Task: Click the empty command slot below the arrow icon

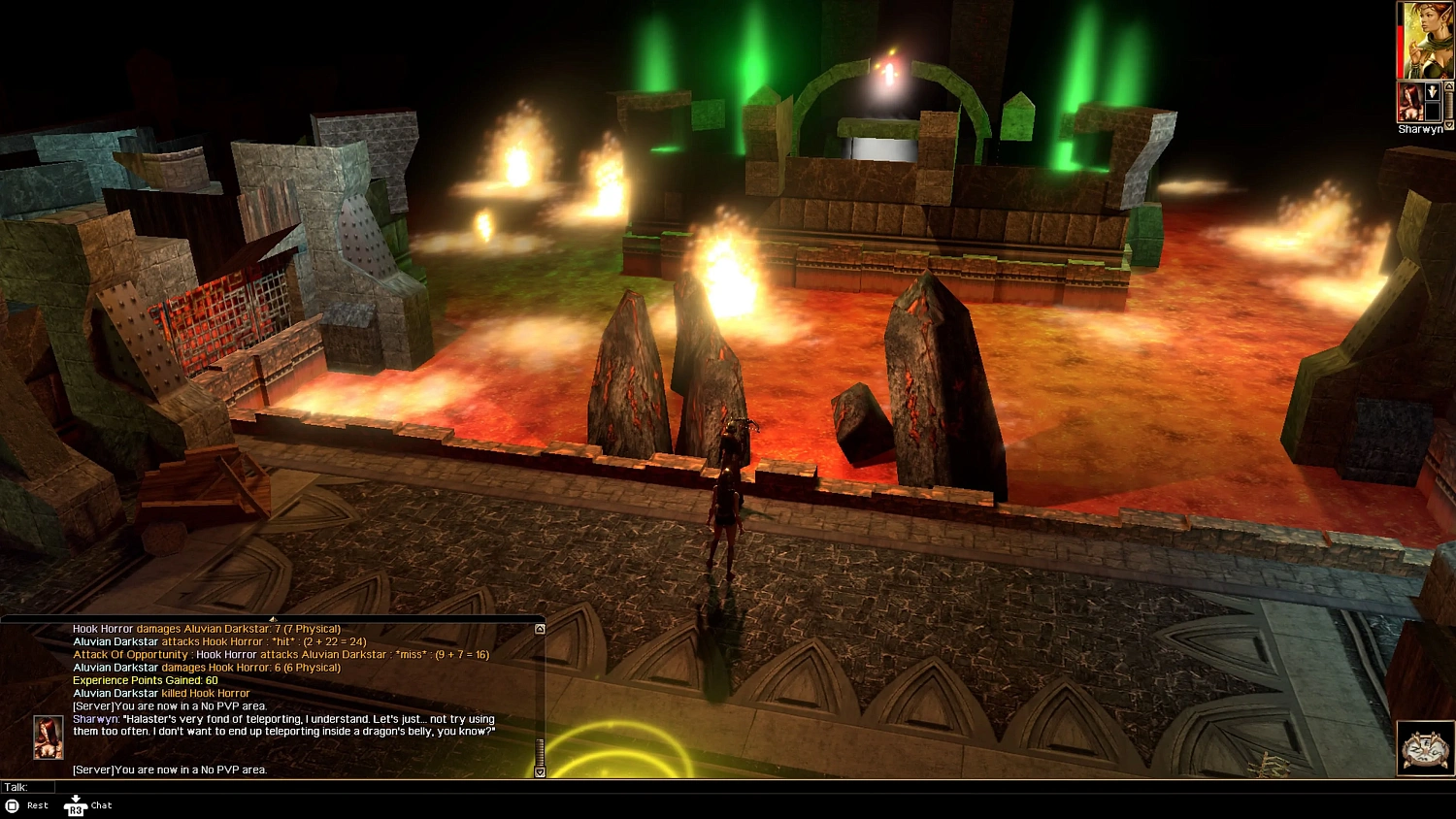Action: click(1433, 111)
